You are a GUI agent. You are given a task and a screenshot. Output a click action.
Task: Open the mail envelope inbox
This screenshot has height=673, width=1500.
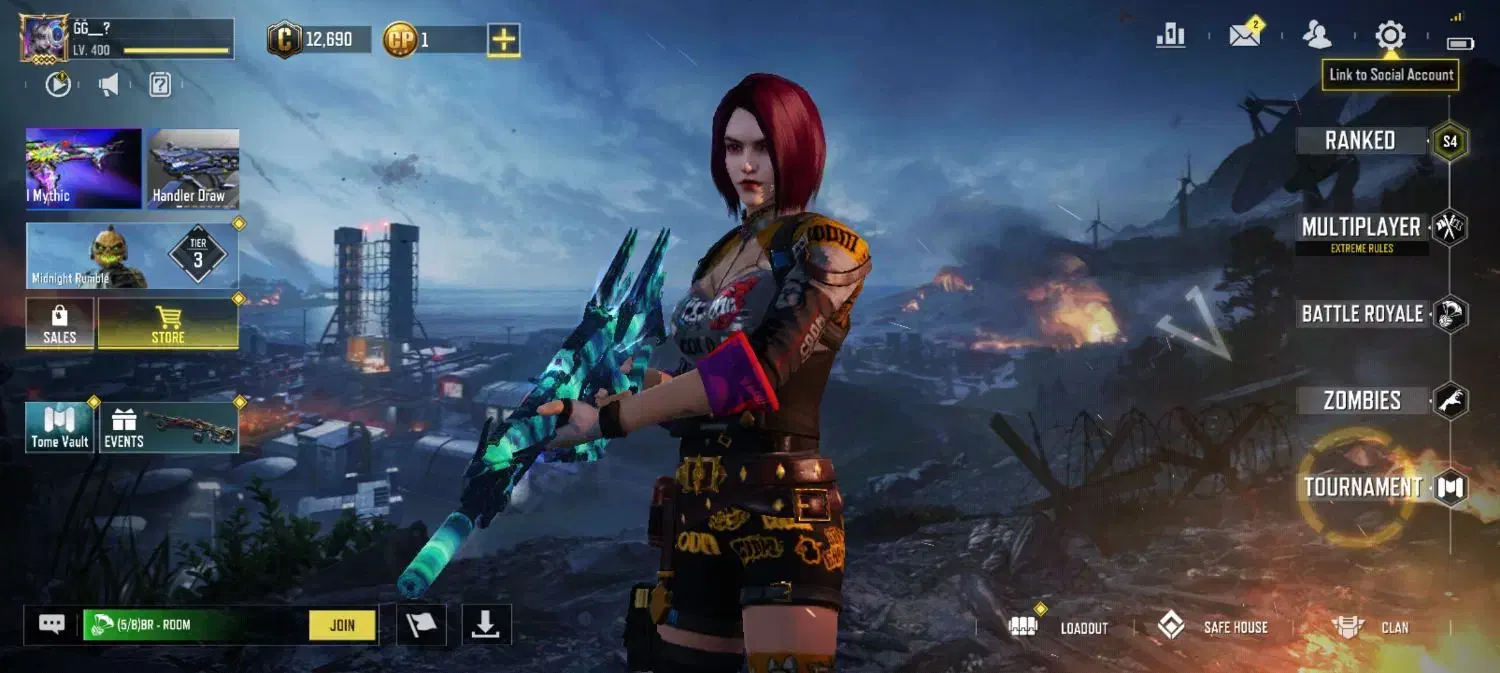tap(1244, 36)
